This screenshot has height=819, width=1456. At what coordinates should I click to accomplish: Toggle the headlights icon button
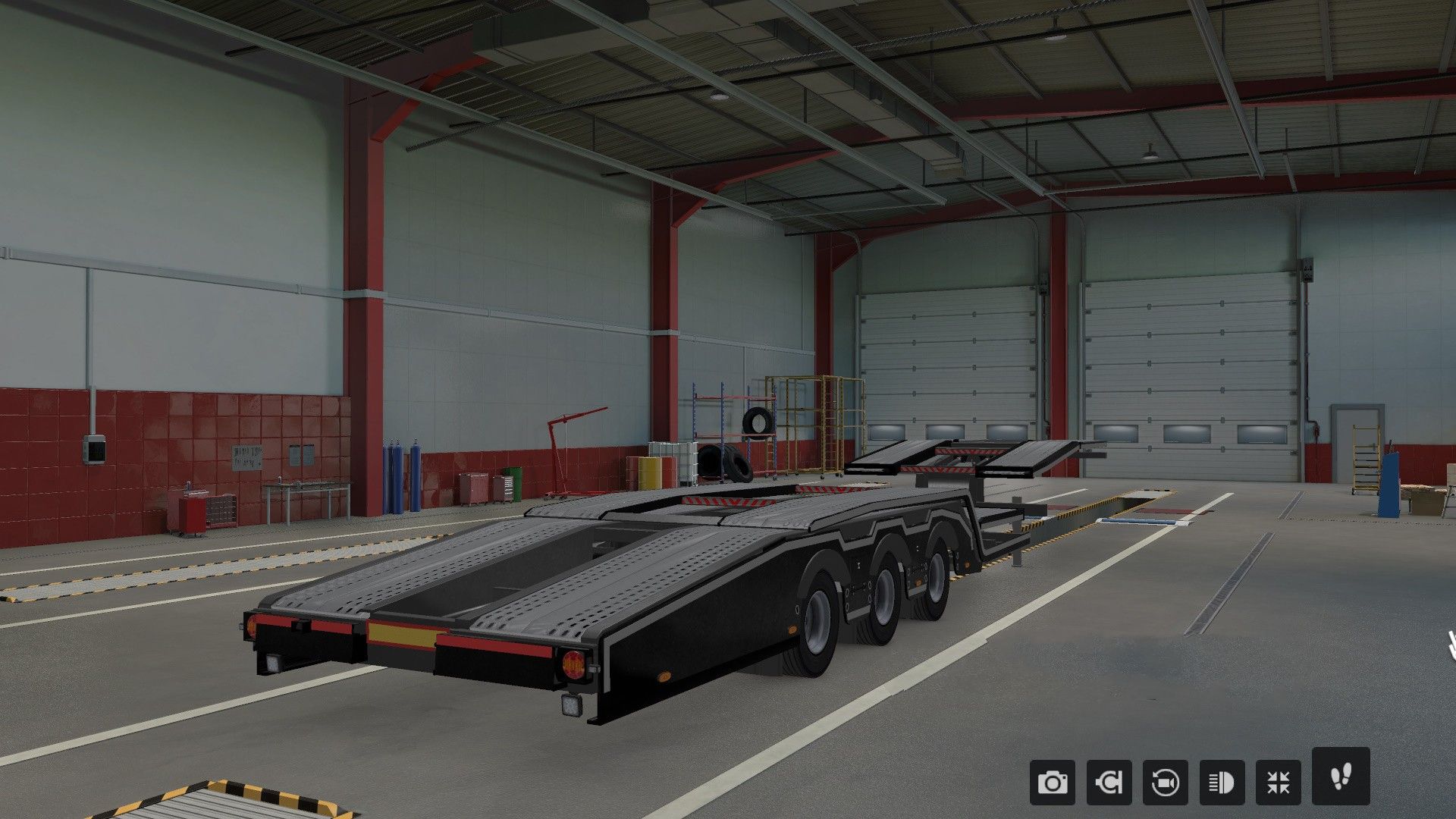[1222, 782]
